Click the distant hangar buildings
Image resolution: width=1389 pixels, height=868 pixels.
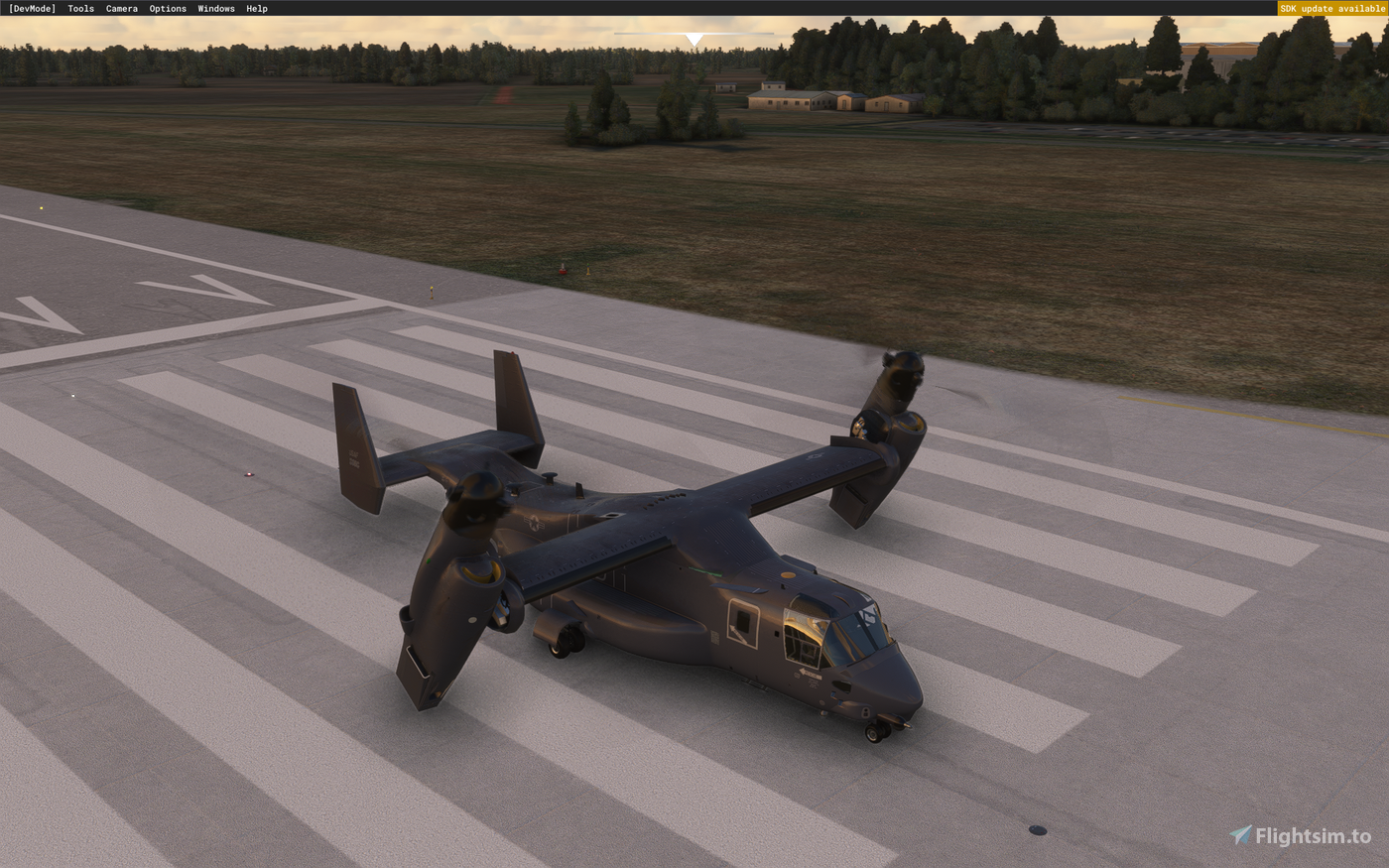click(x=823, y=99)
